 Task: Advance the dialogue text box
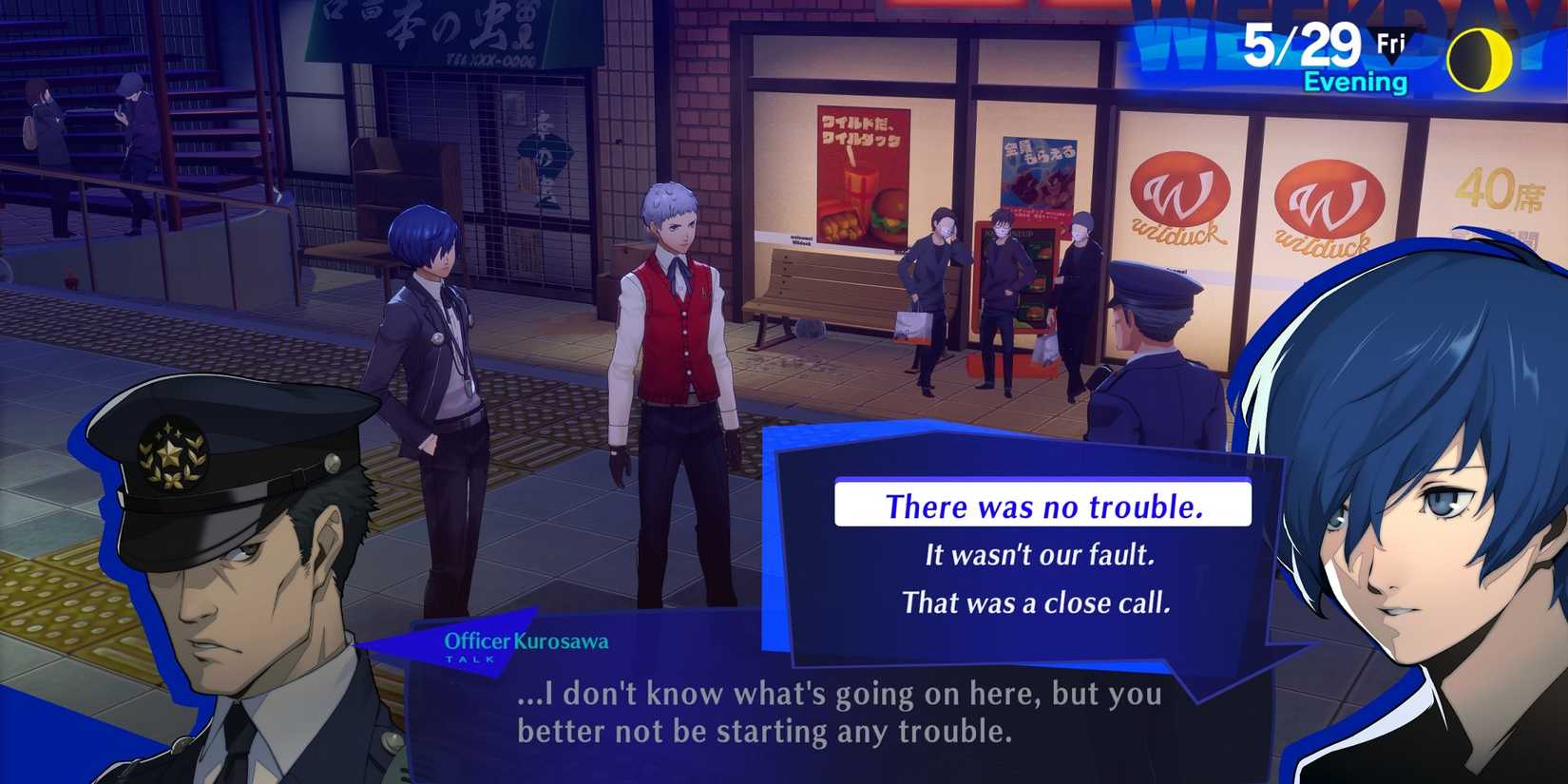click(836, 713)
